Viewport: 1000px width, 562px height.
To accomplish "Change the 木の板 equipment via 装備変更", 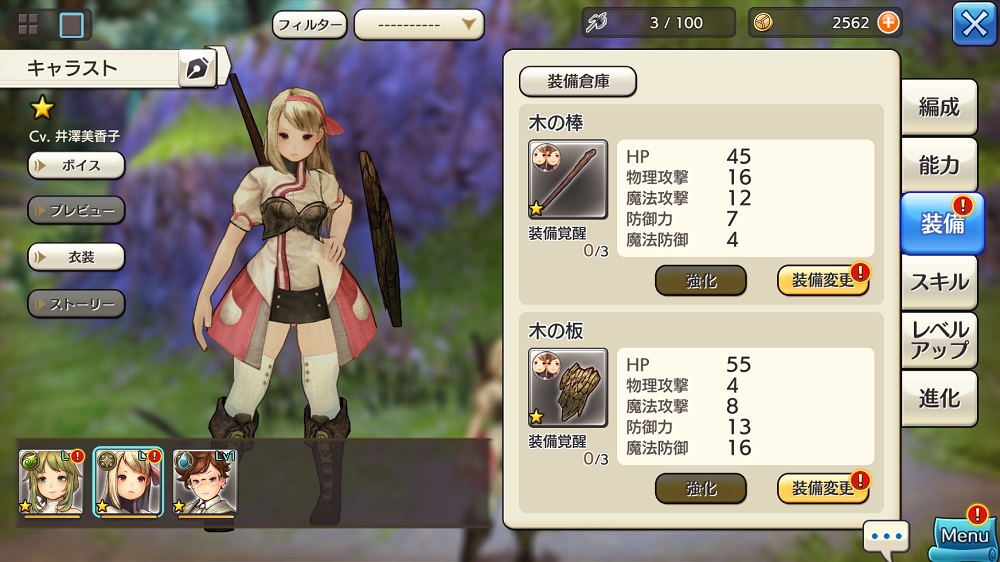I will [822, 489].
